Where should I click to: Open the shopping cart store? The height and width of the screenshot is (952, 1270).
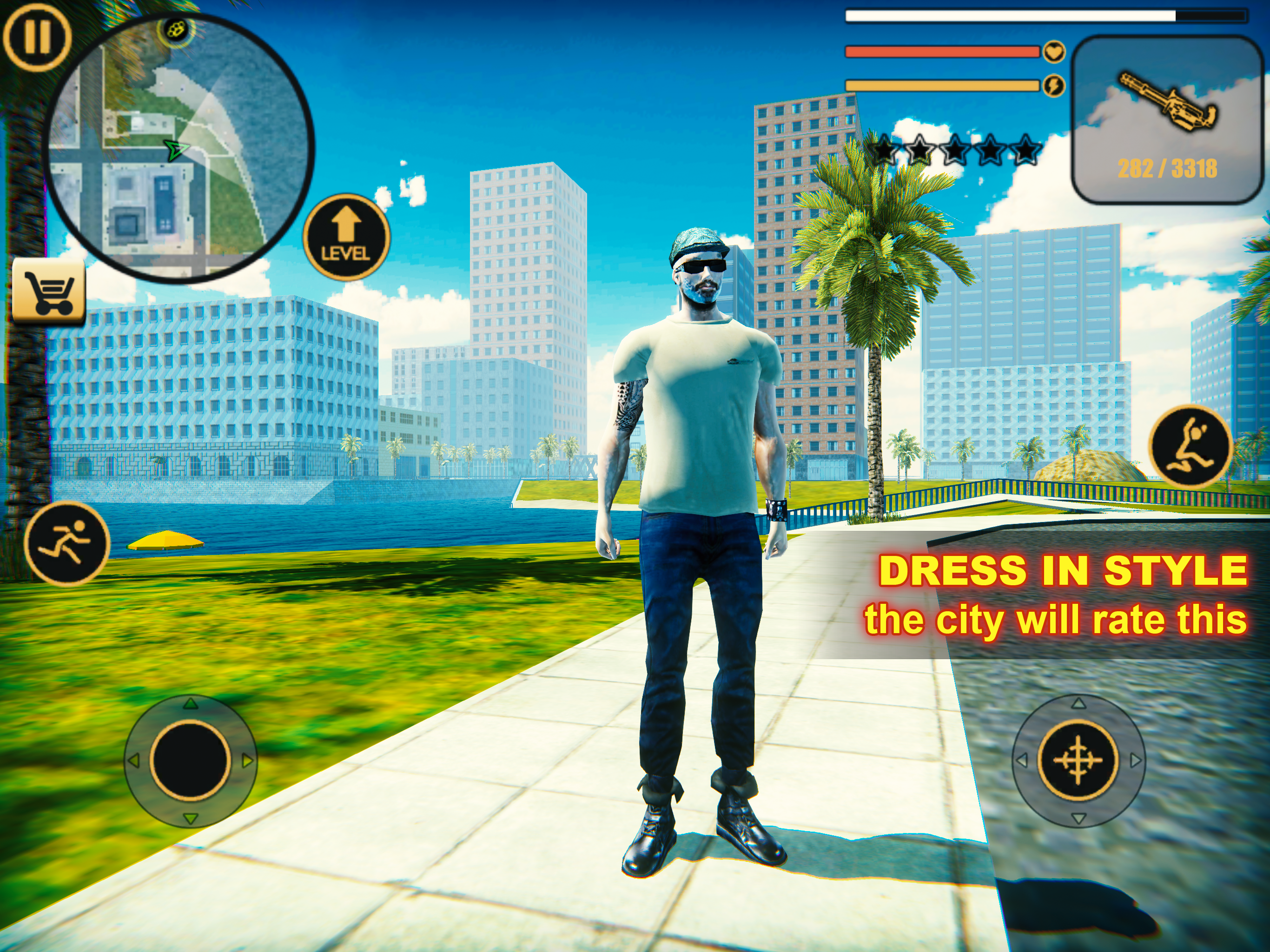pyautogui.click(x=49, y=291)
